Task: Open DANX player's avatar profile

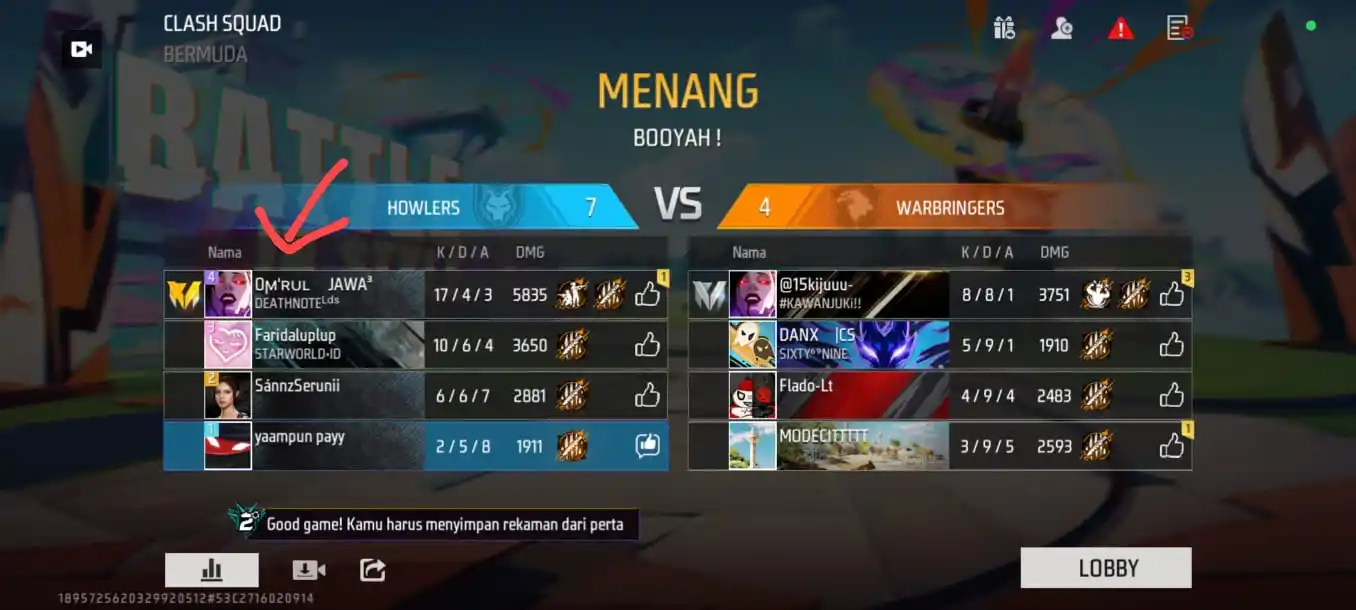Action: click(x=752, y=345)
